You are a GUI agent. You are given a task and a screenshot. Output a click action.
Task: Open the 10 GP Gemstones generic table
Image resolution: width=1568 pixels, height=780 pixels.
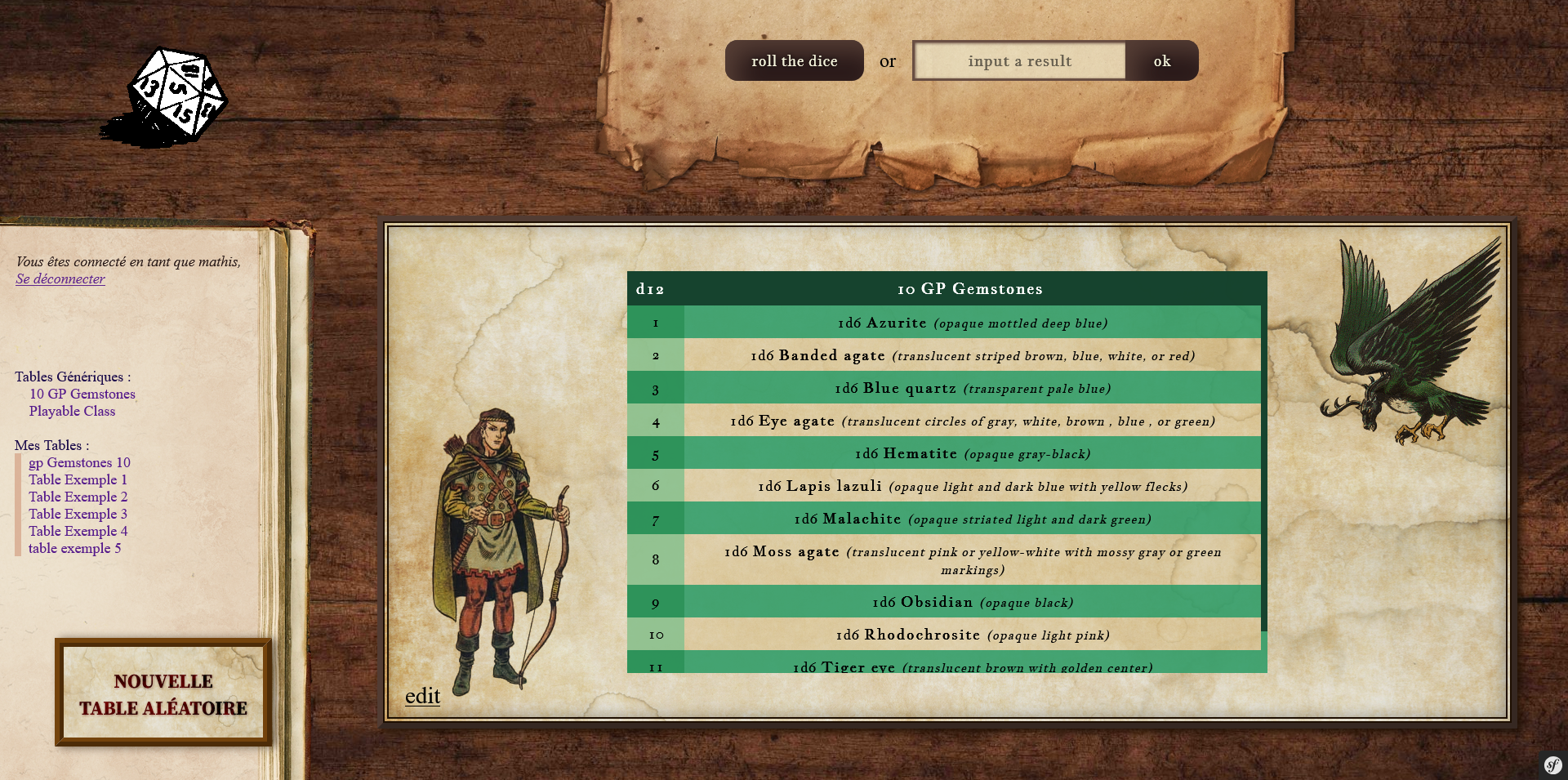[x=82, y=394]
